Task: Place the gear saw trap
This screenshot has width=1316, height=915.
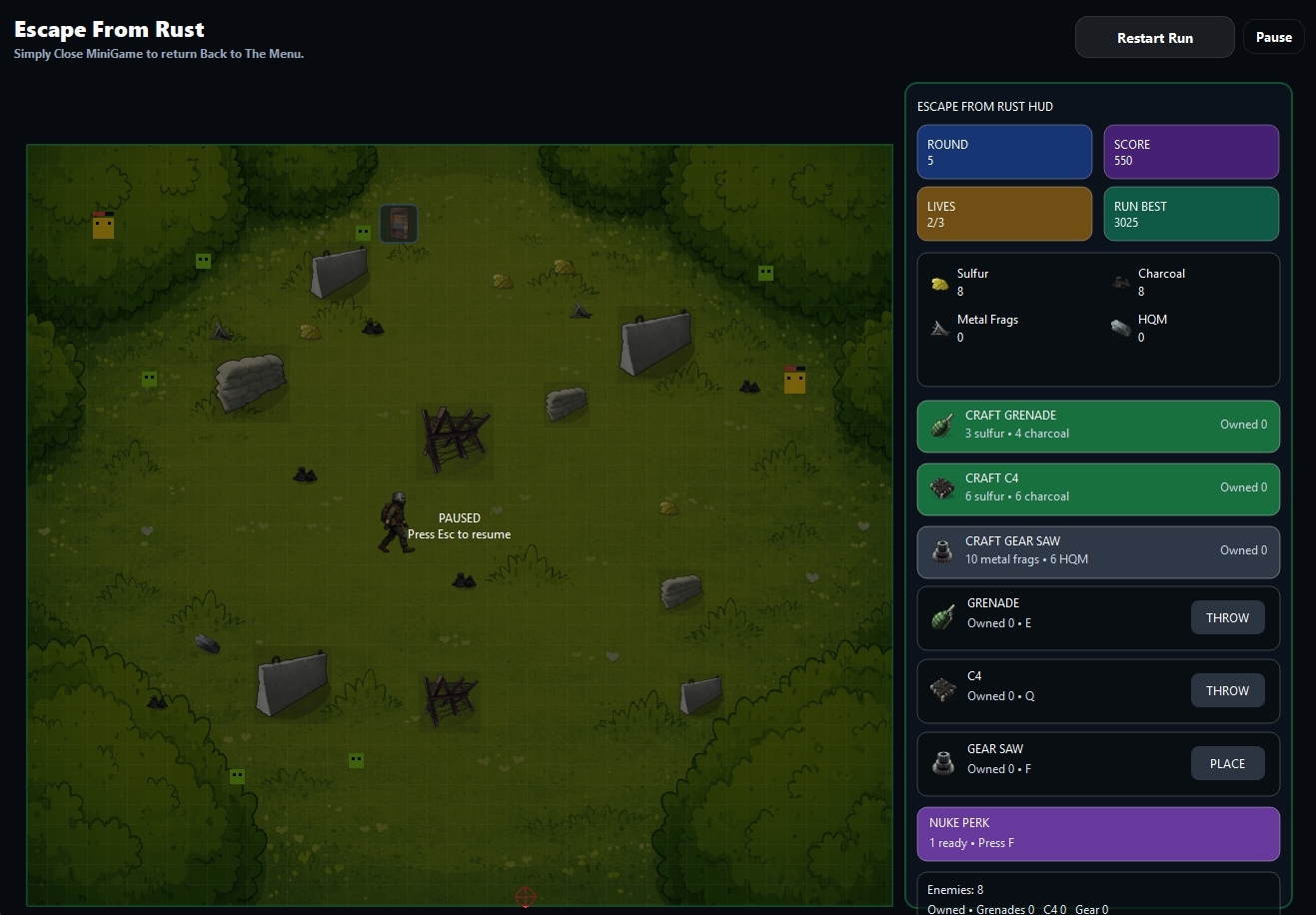Action: [x=1227, y=764]
